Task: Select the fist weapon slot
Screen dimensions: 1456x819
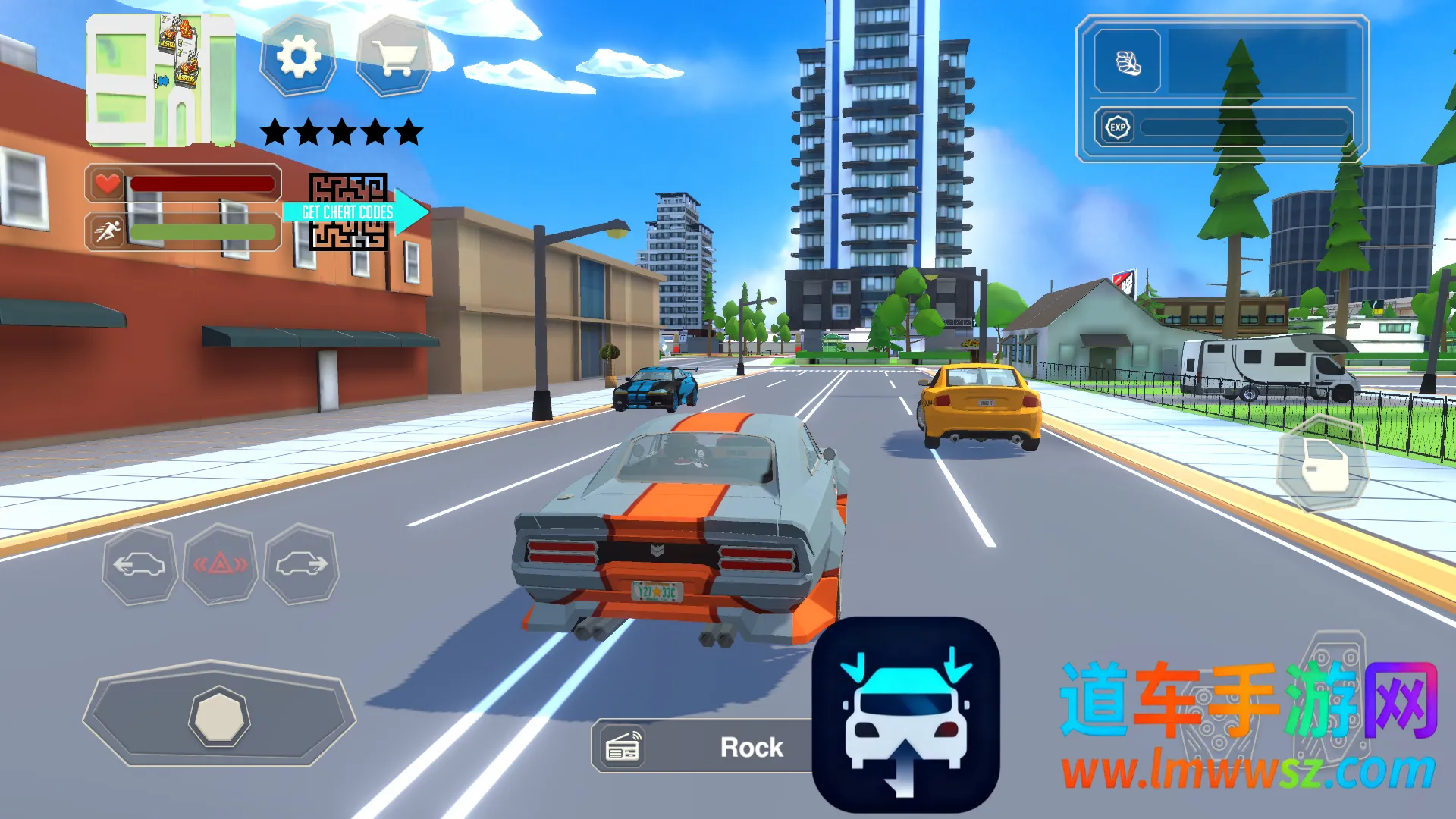Action: coord(1128,62)
